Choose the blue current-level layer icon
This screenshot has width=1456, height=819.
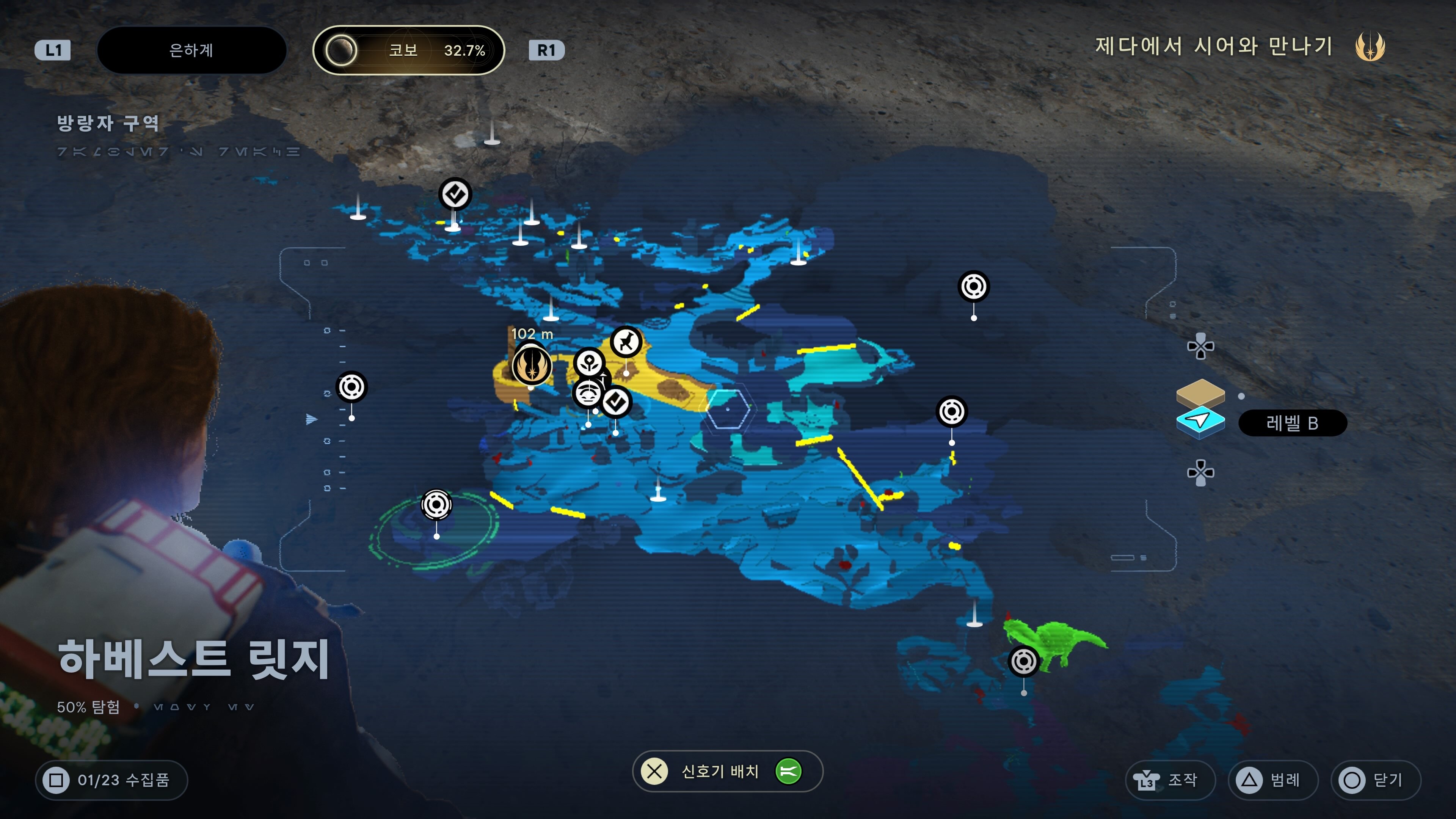[x=1200, y=422]
